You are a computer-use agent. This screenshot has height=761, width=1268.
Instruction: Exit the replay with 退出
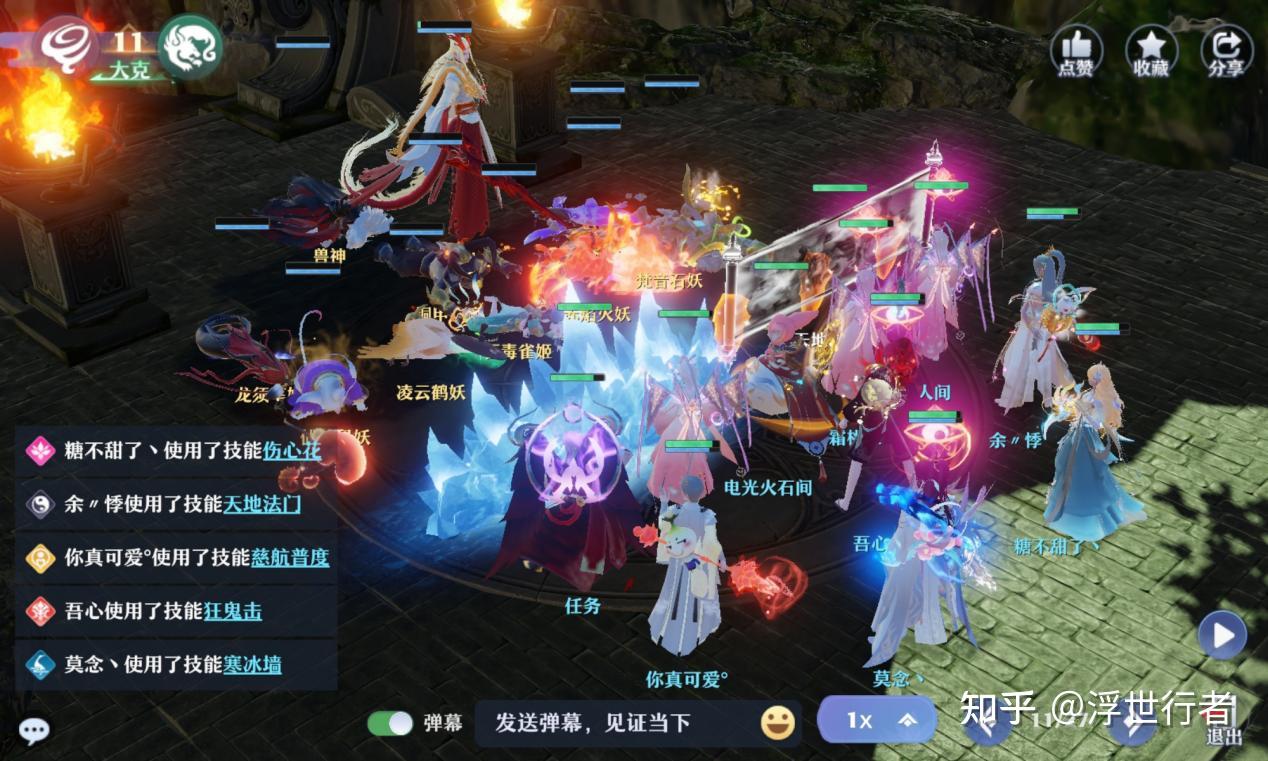click(x=1223, y=724)
